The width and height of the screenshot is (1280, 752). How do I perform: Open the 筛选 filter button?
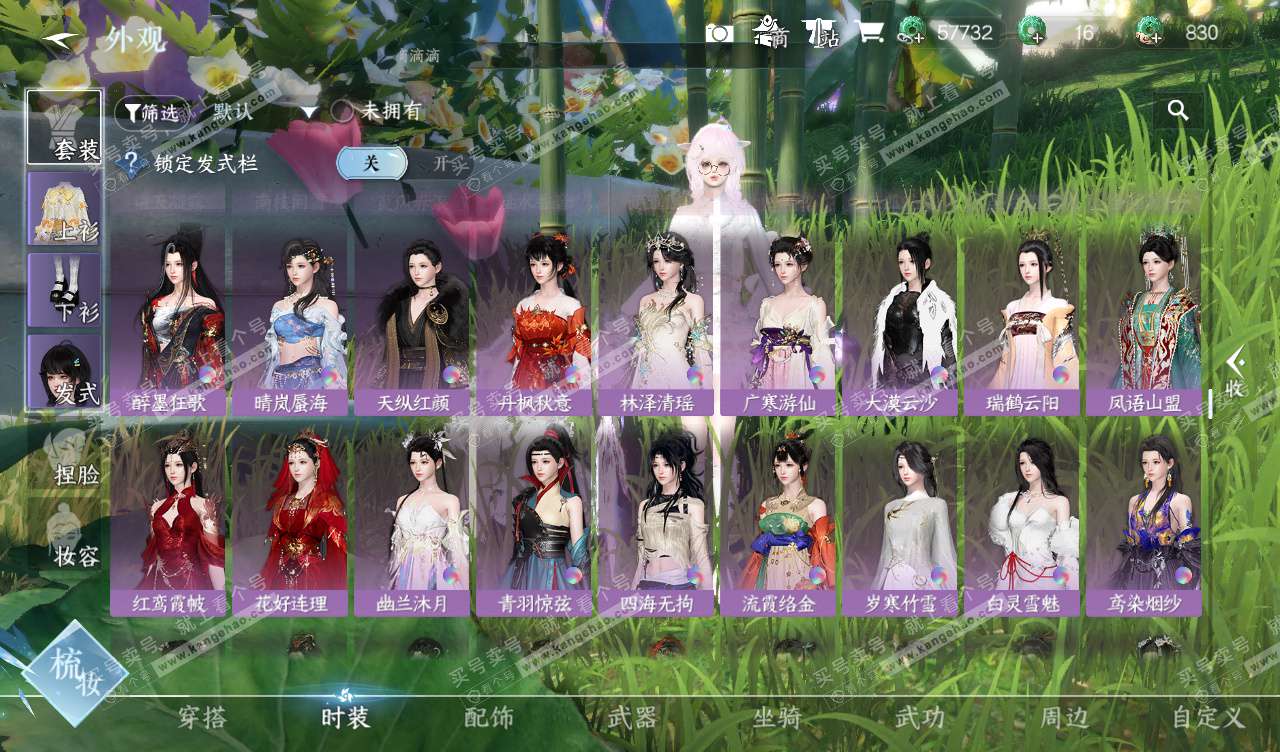coord(151,113)
